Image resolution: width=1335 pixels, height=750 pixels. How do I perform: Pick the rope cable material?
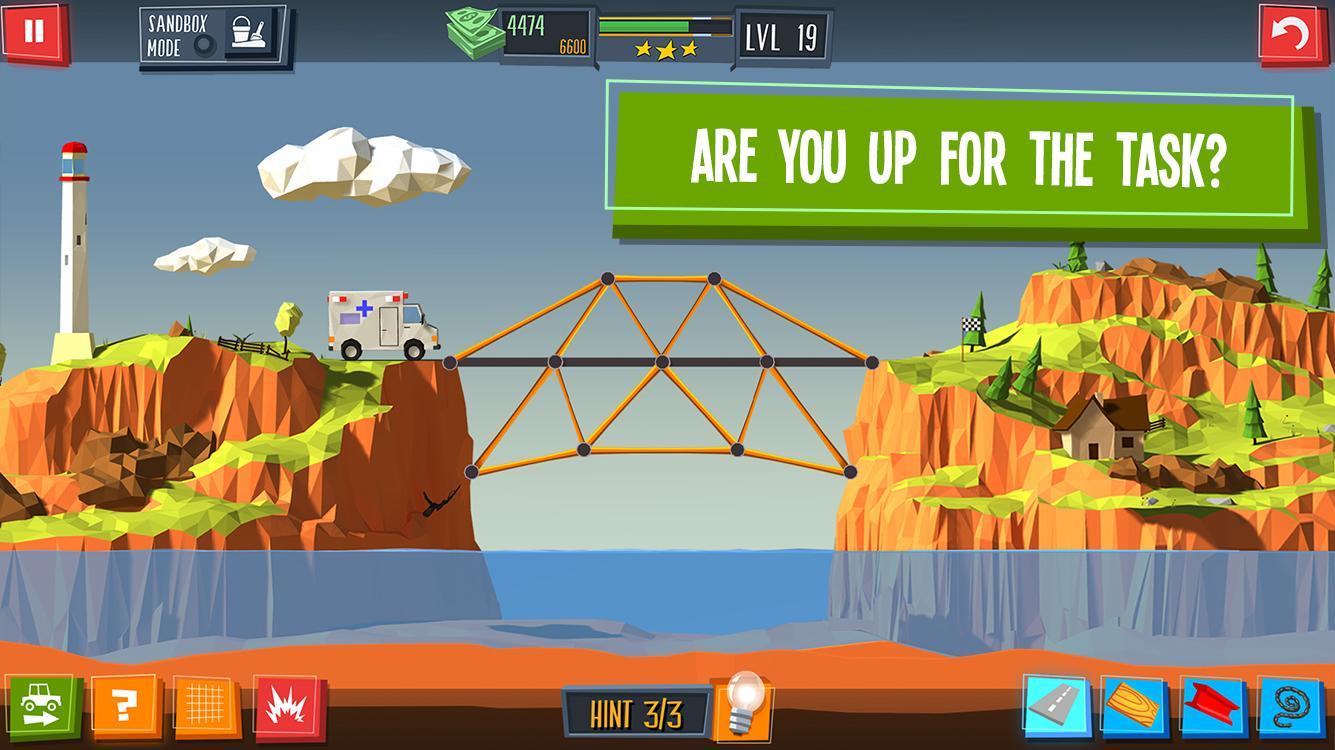pyautogui.click(x=1291, y=707)
